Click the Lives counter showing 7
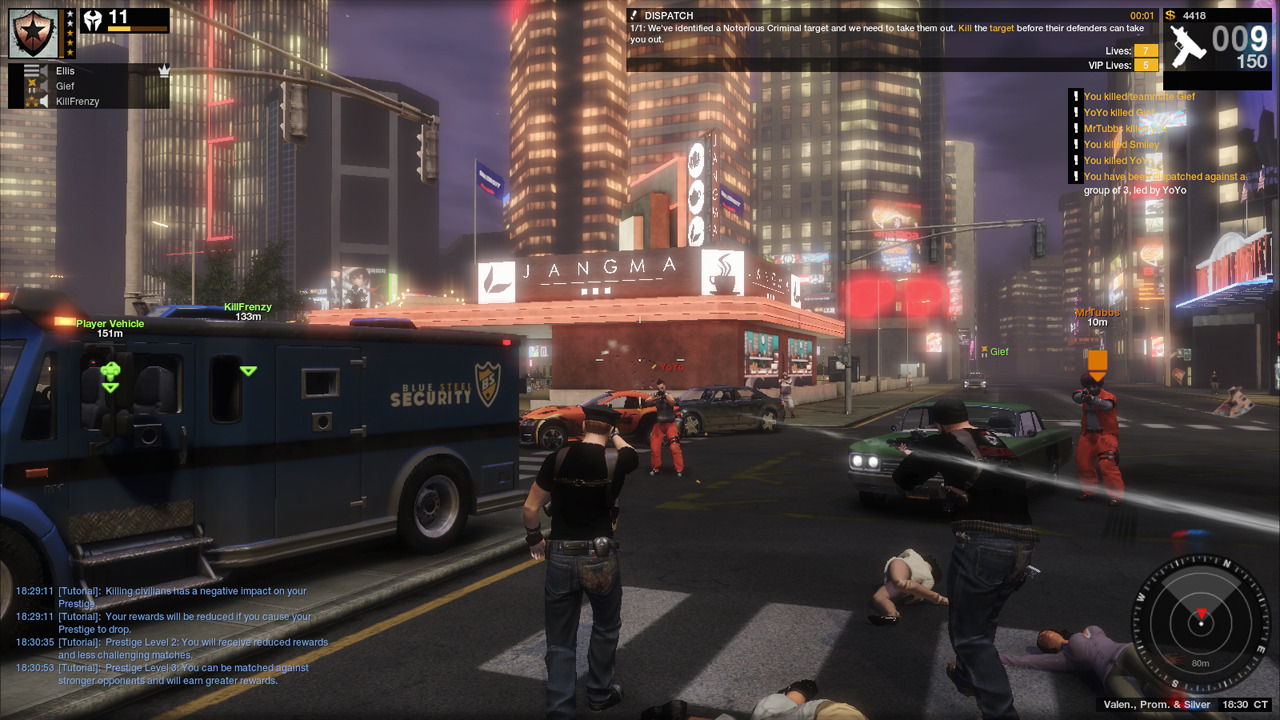The width and height of the screenshot is (1280, 720). (1145, 50)
